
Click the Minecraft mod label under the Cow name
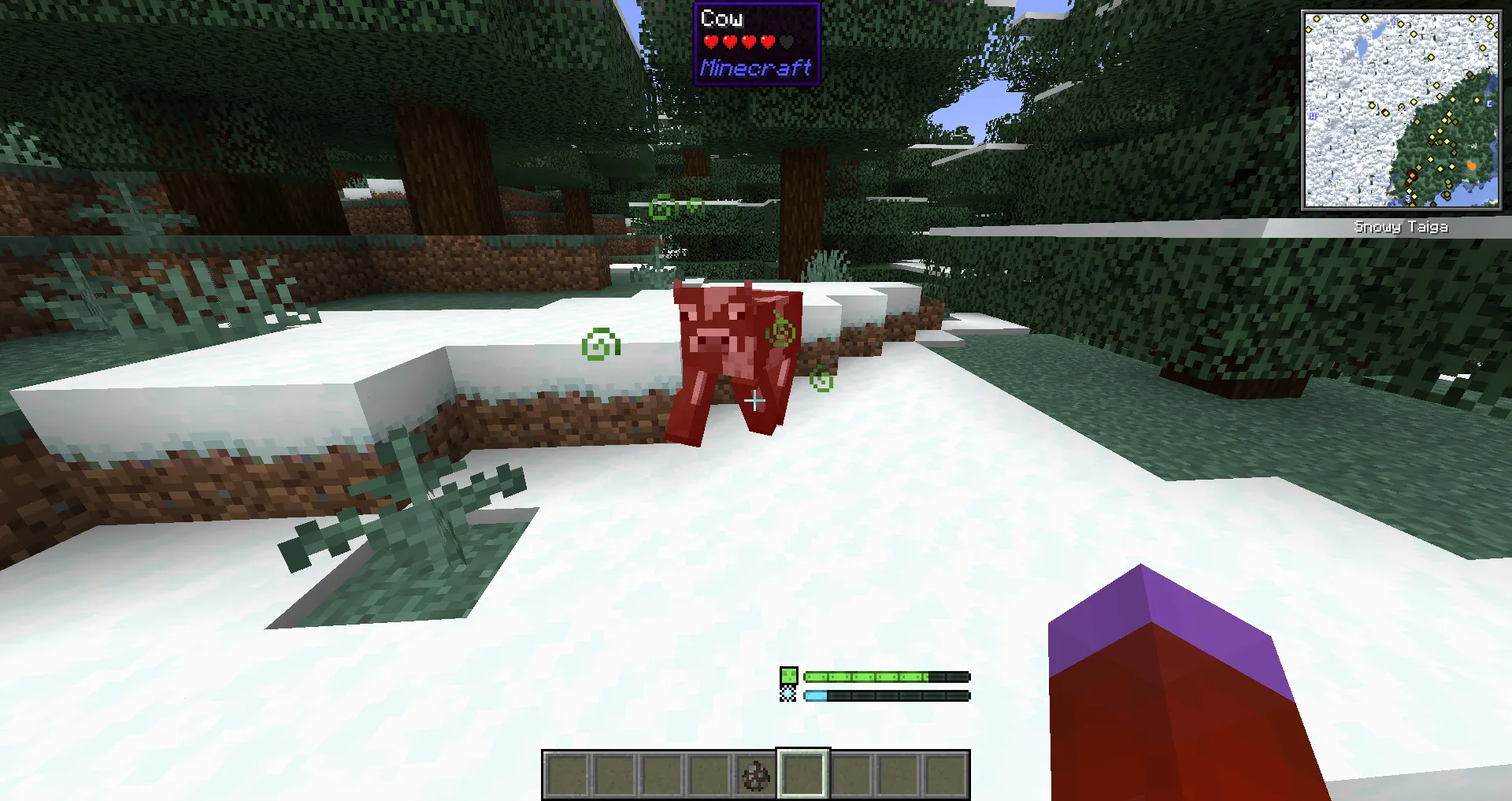coord(755,69)
